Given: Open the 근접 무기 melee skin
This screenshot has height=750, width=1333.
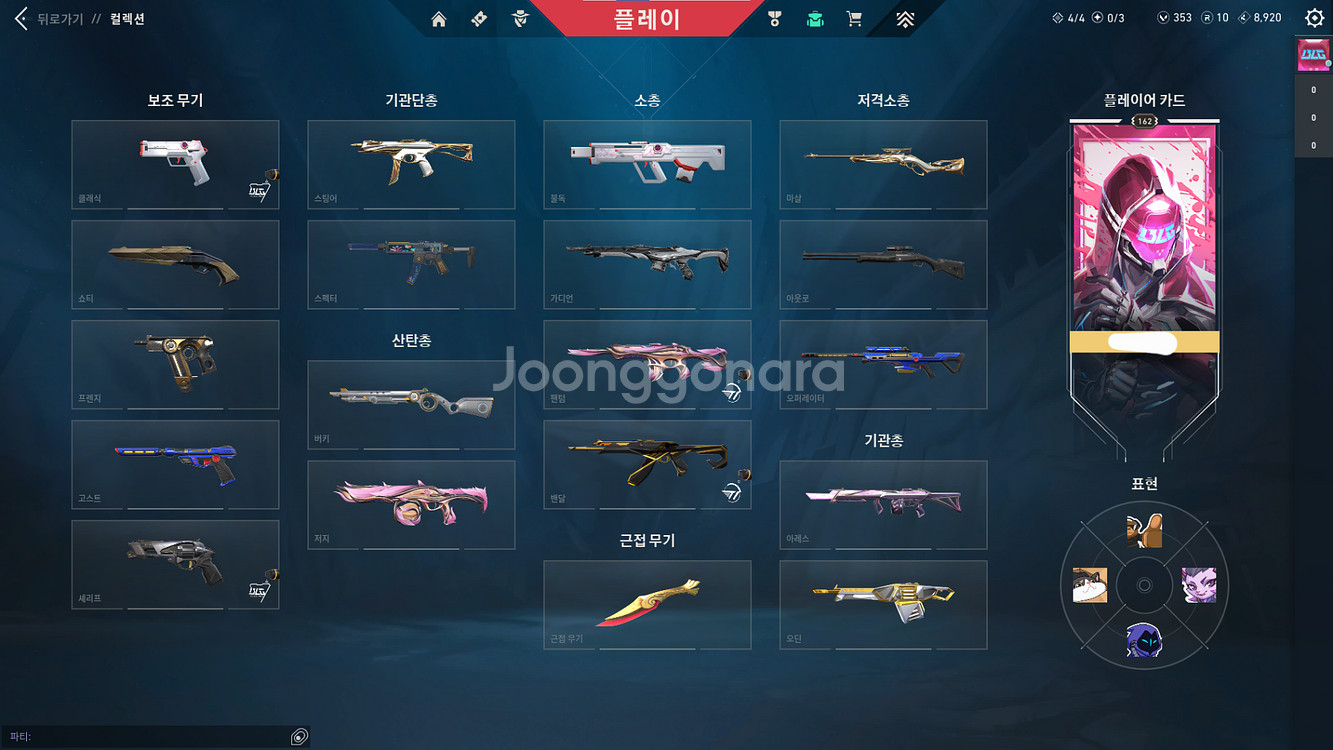Looking at the screenshot, I should click(x=646, y=604).
